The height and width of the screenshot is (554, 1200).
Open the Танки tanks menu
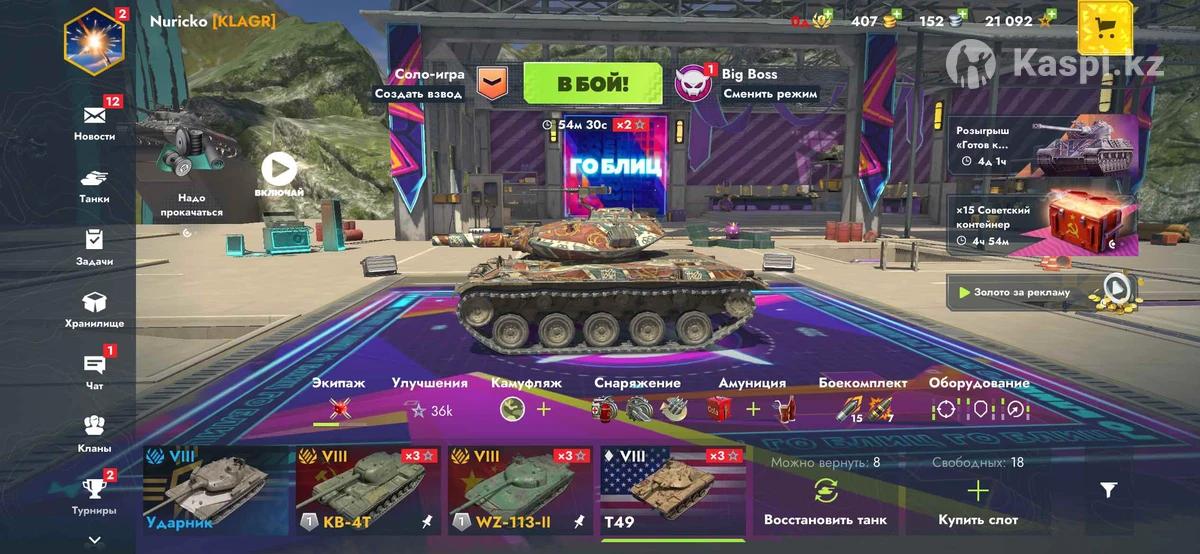pos(94,185)
